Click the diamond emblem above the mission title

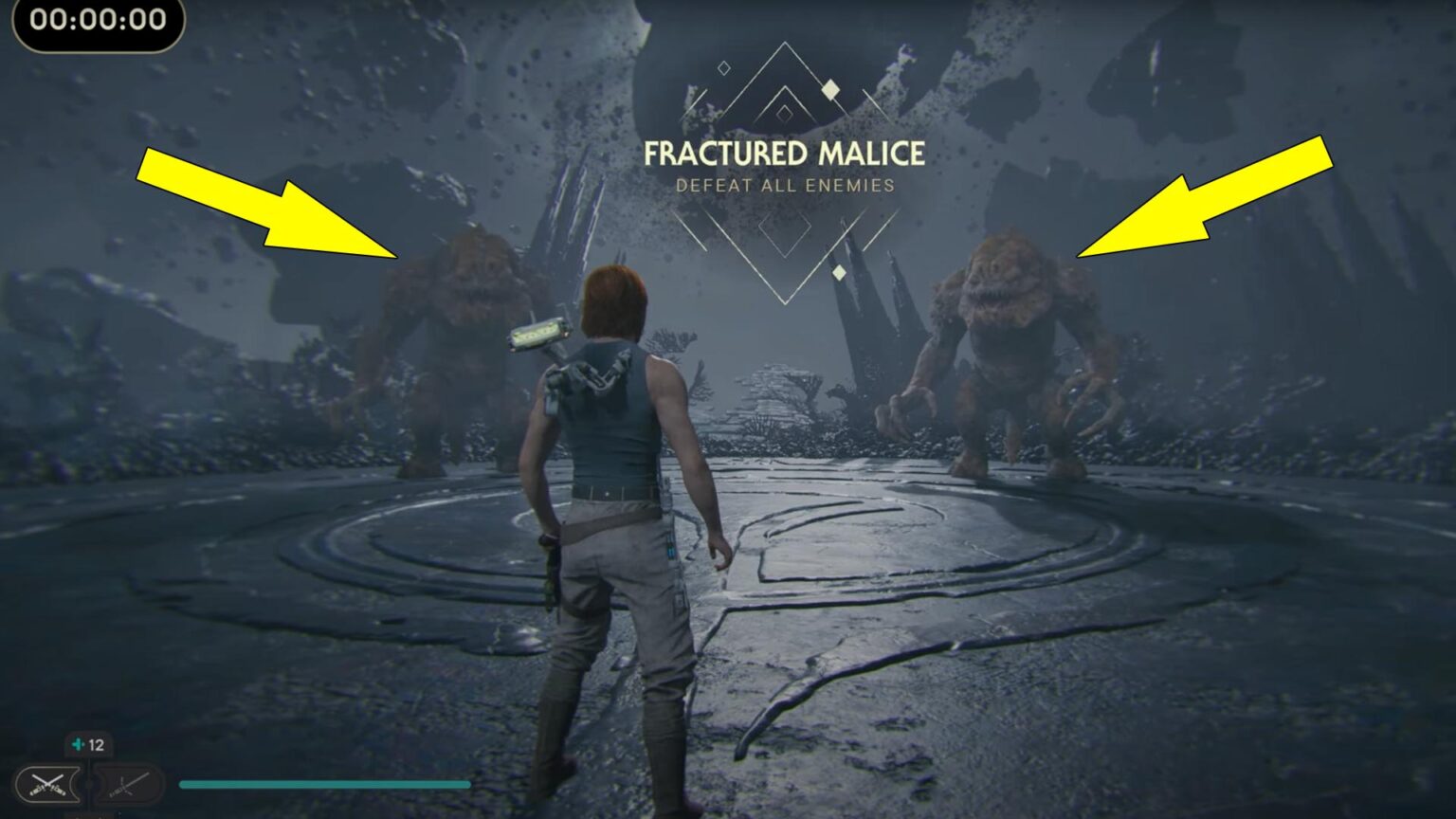coord(784,85)
